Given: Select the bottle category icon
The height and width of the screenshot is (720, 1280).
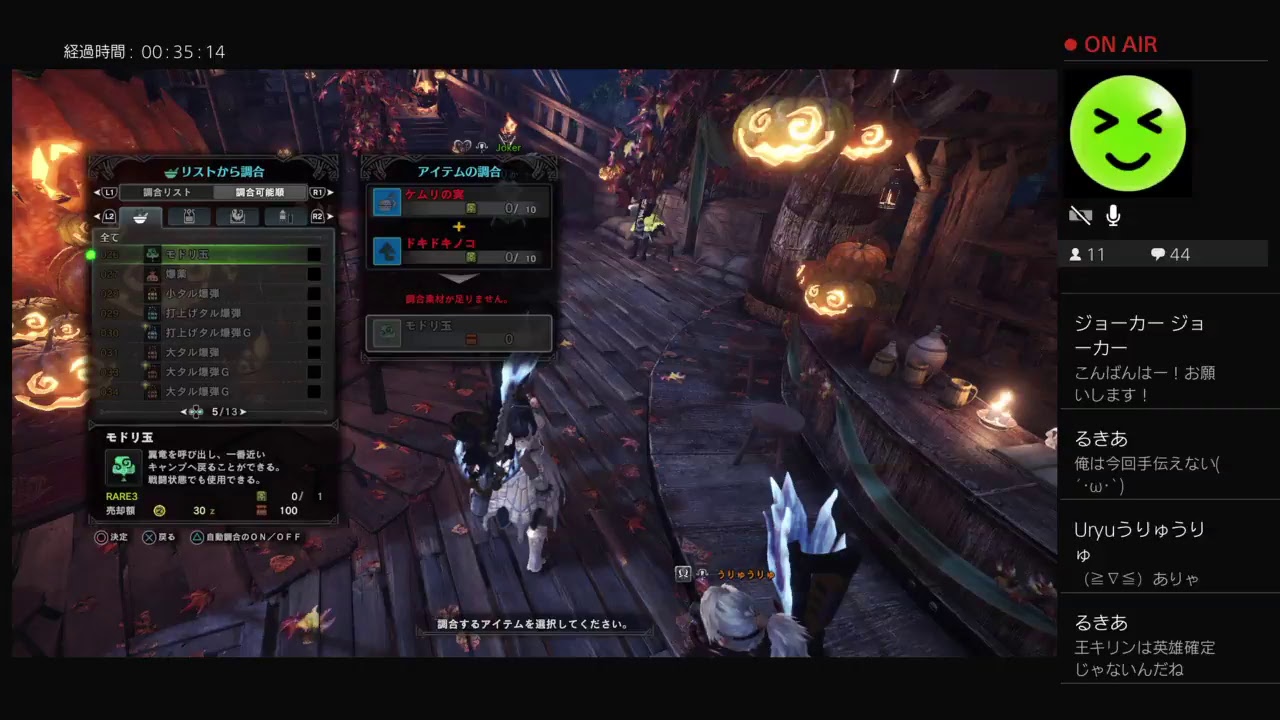Looking at the screenshot, I should coord(284,216).
